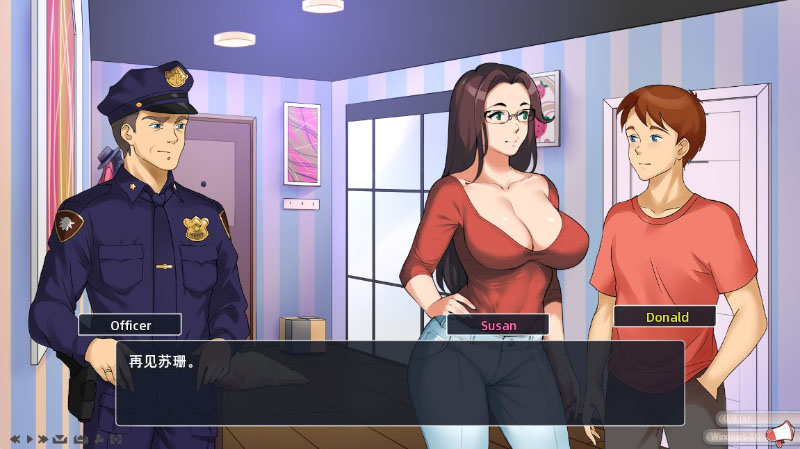
Task: Rewind with the double-left arrow icon
Action: tap(15, 439)
